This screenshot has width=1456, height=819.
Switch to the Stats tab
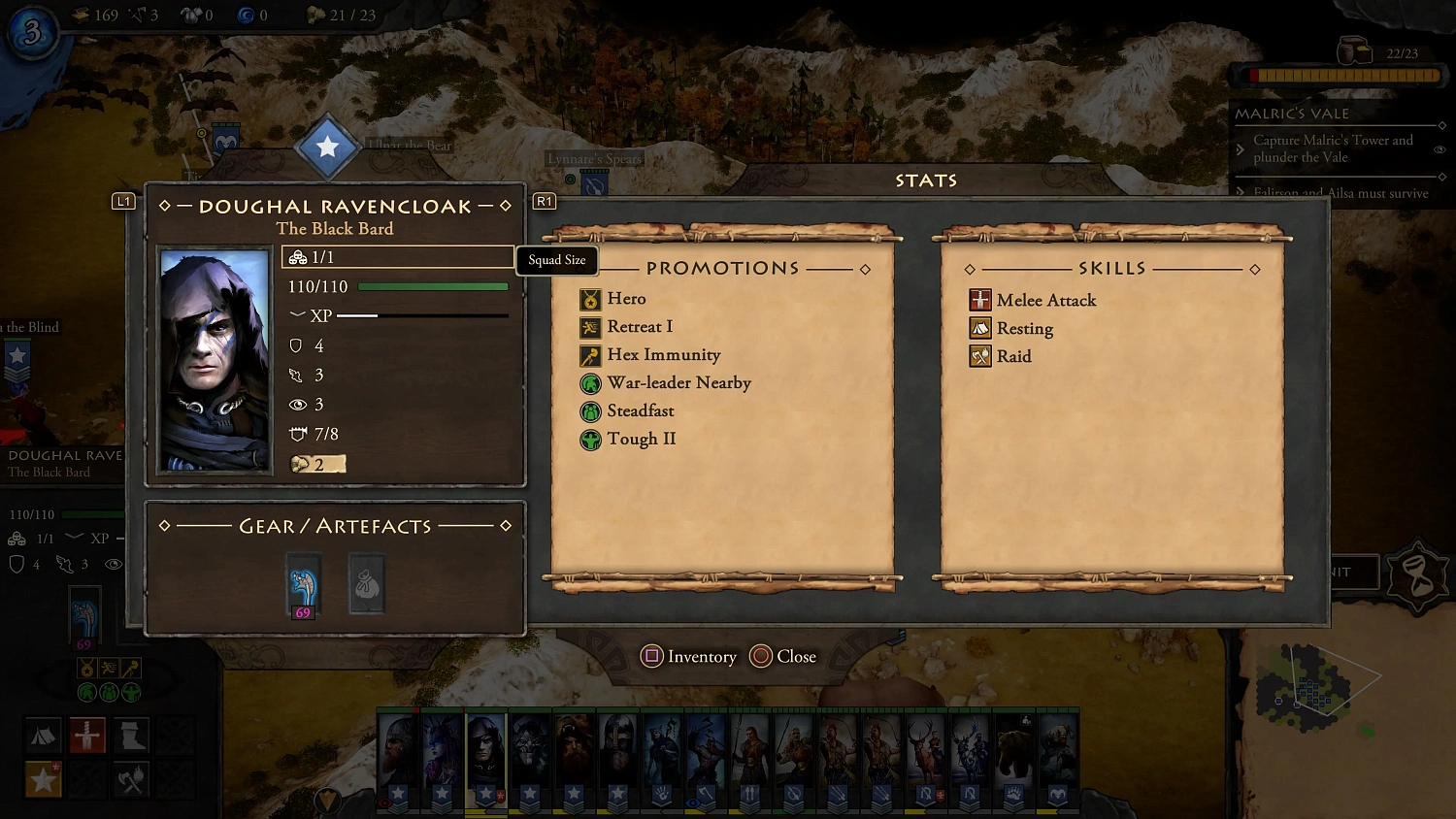pos(926,180)
